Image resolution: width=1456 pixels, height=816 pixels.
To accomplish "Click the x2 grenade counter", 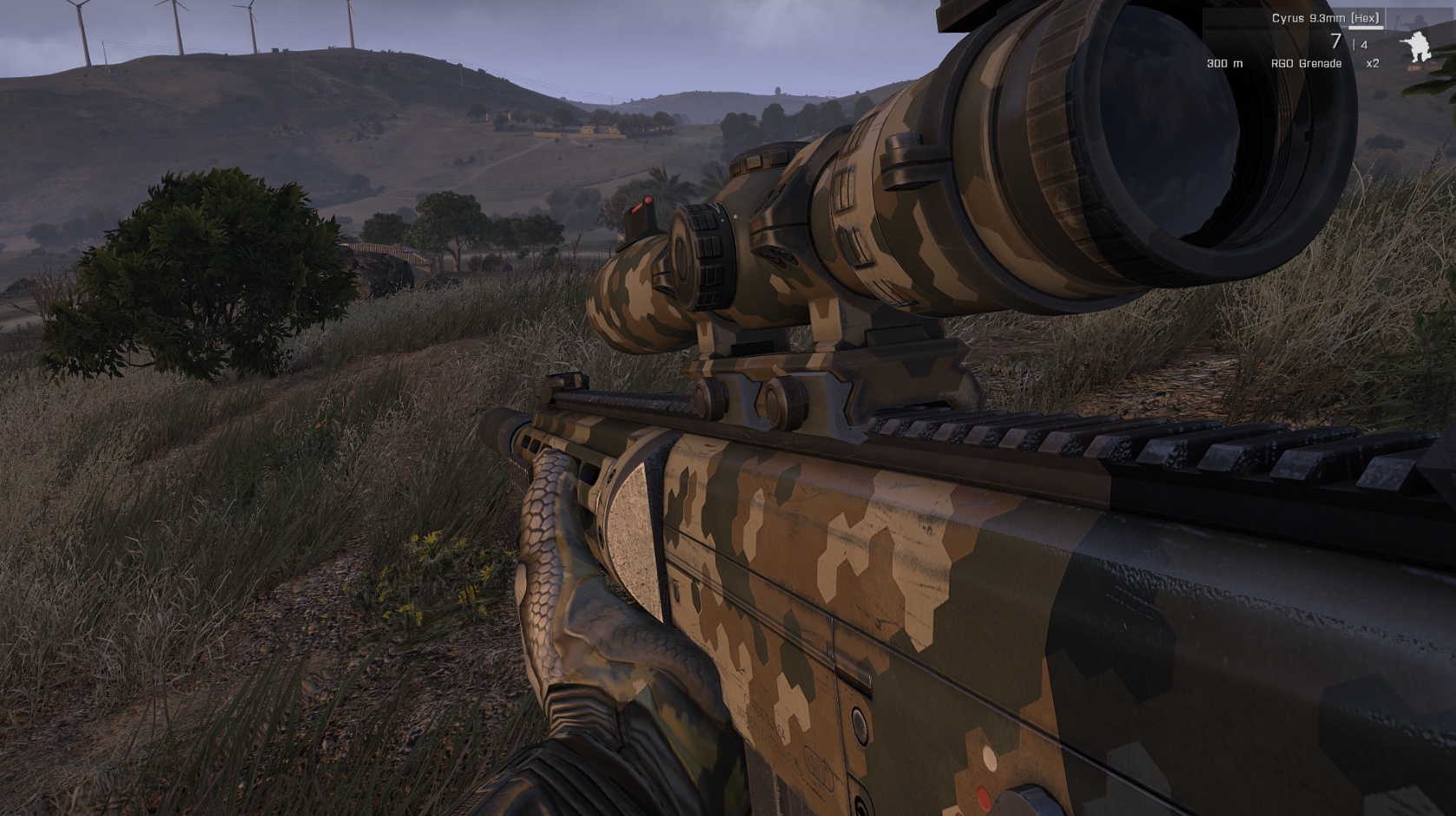I will tap(1373, 63).
